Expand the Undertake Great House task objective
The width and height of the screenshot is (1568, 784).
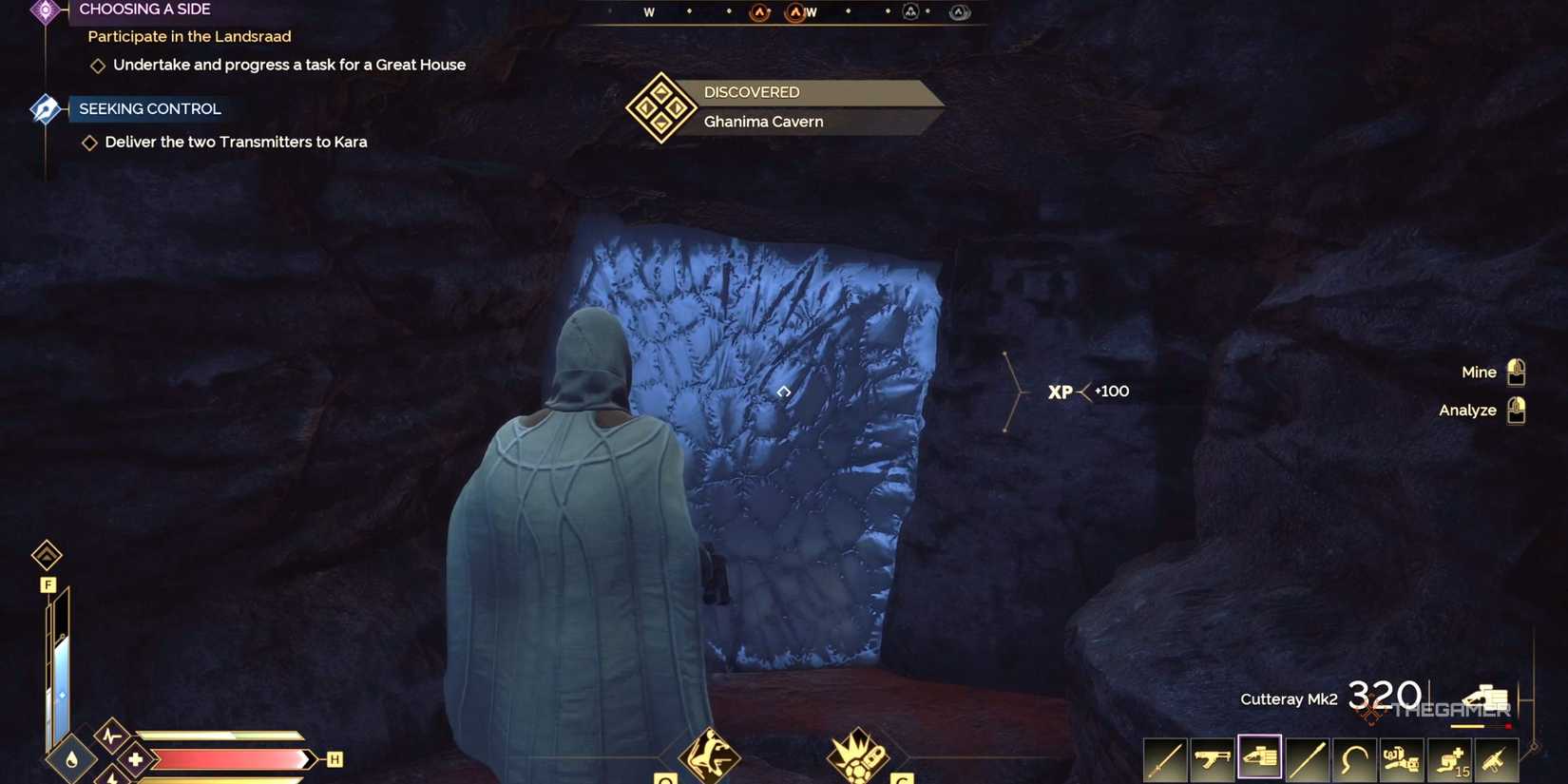(99, 65)
